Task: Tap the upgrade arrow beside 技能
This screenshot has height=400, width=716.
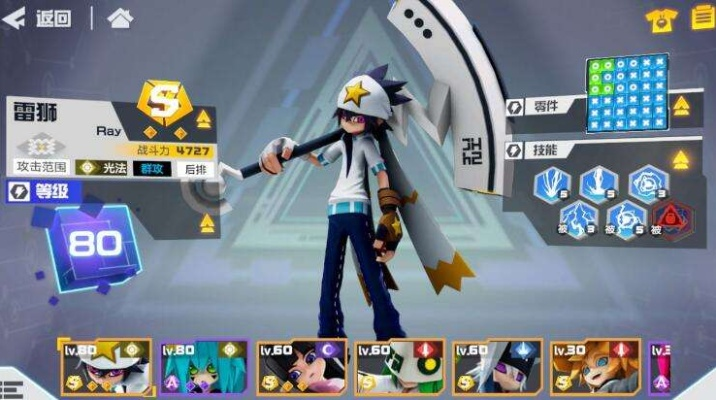Action: coord(680,158)
